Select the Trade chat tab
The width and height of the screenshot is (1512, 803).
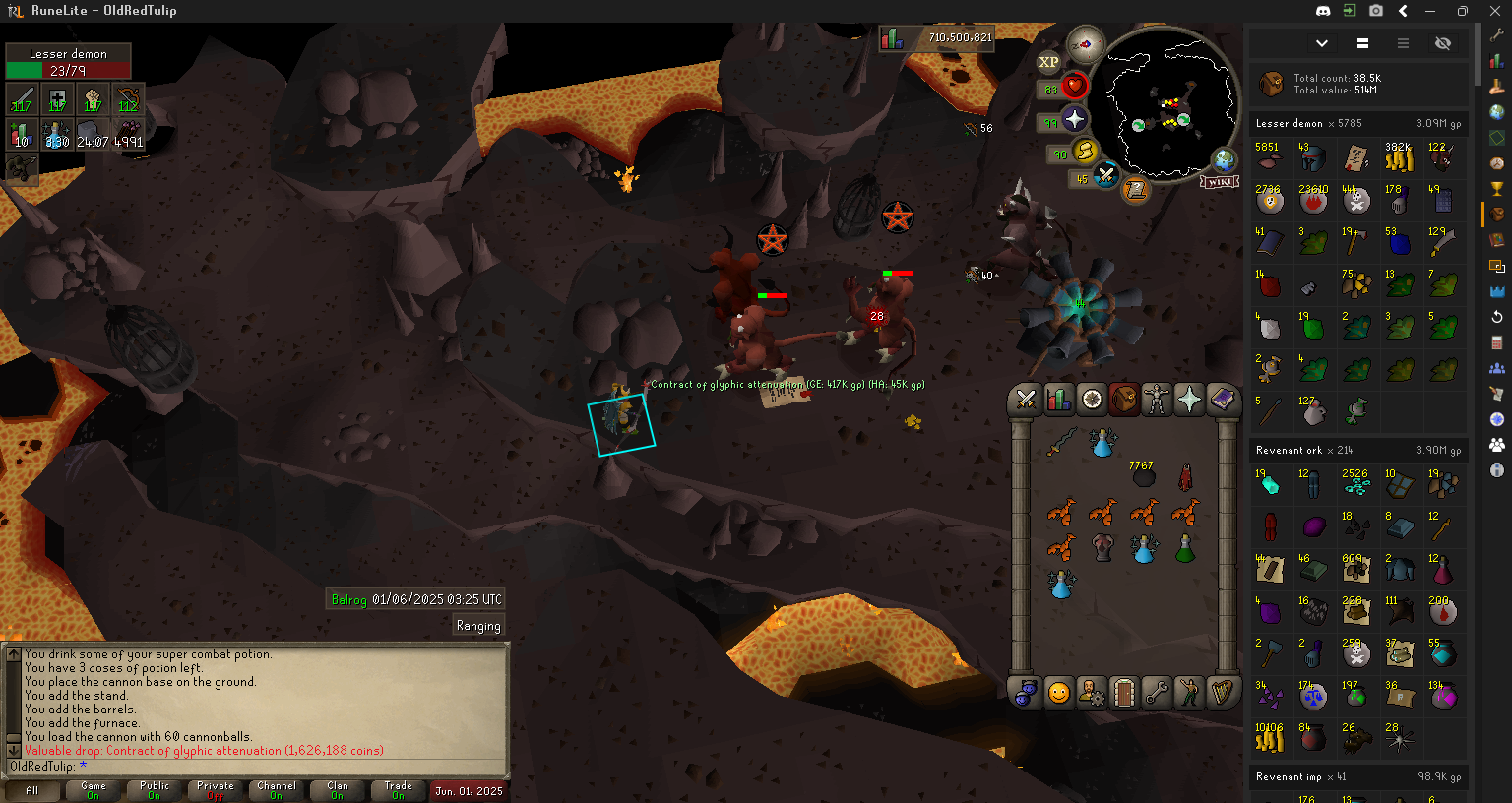point(398,790)
